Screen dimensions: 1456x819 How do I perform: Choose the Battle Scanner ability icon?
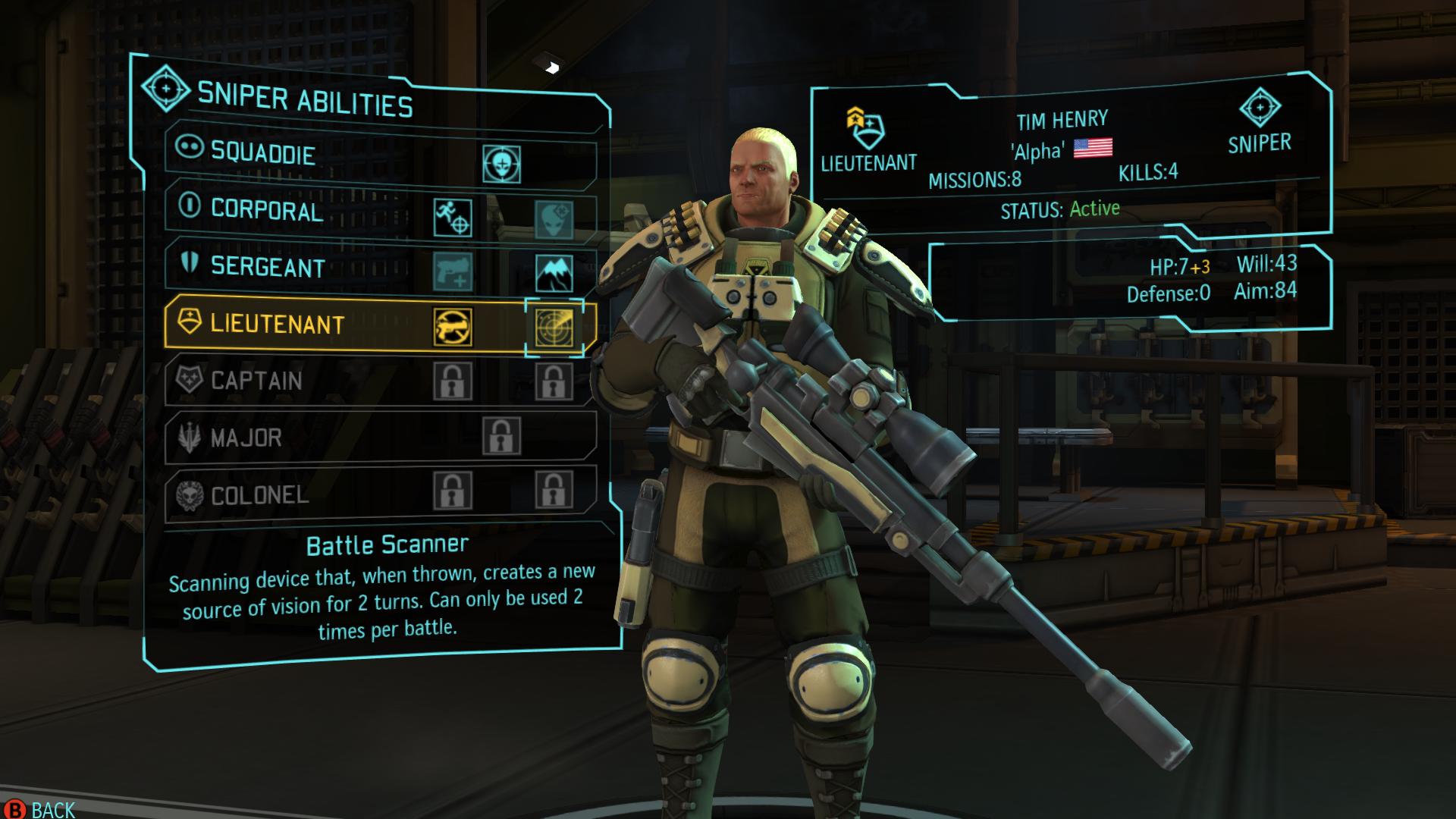(554, 328)
